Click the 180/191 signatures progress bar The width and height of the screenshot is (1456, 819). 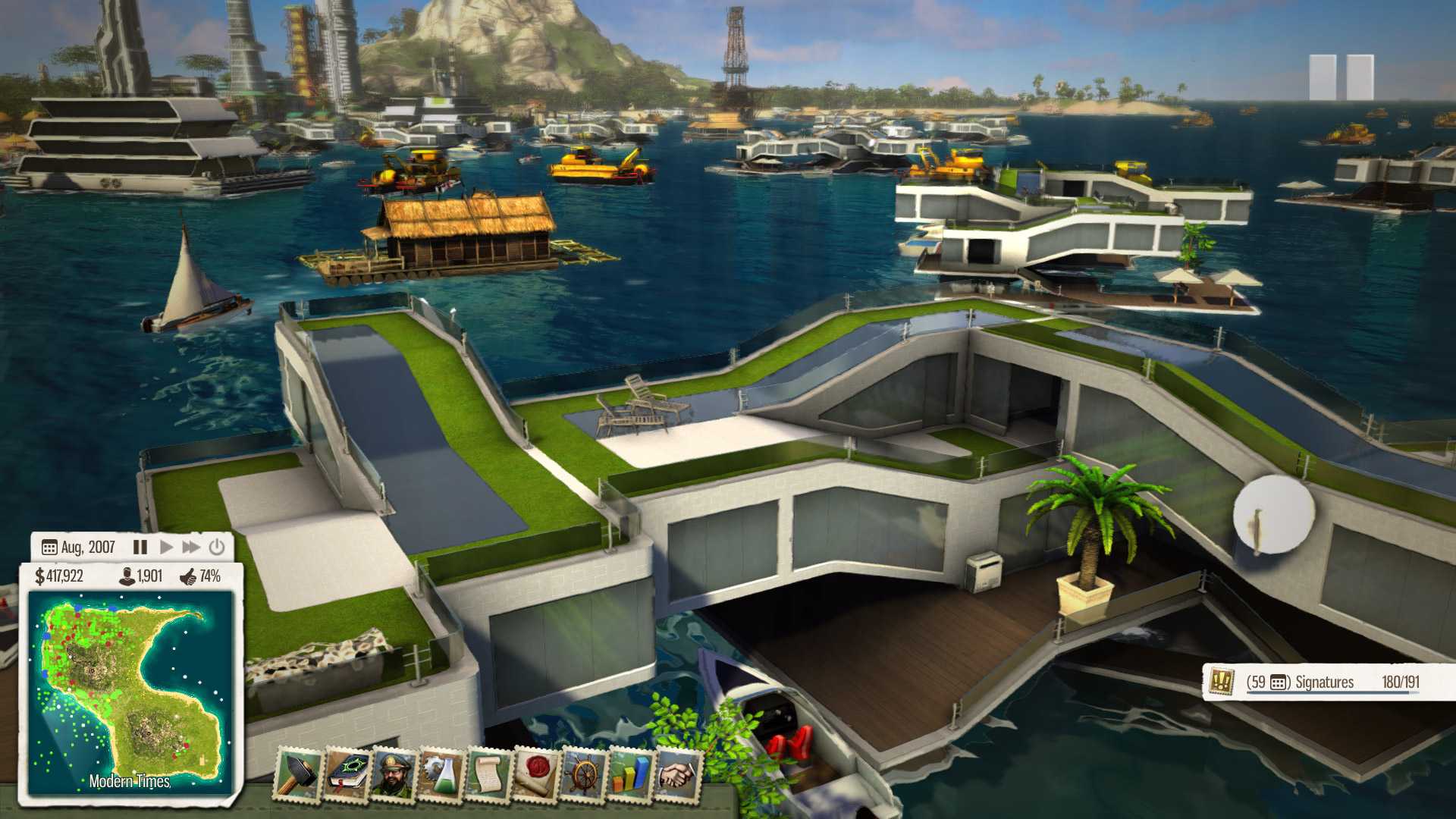(x=1399, y=682)
